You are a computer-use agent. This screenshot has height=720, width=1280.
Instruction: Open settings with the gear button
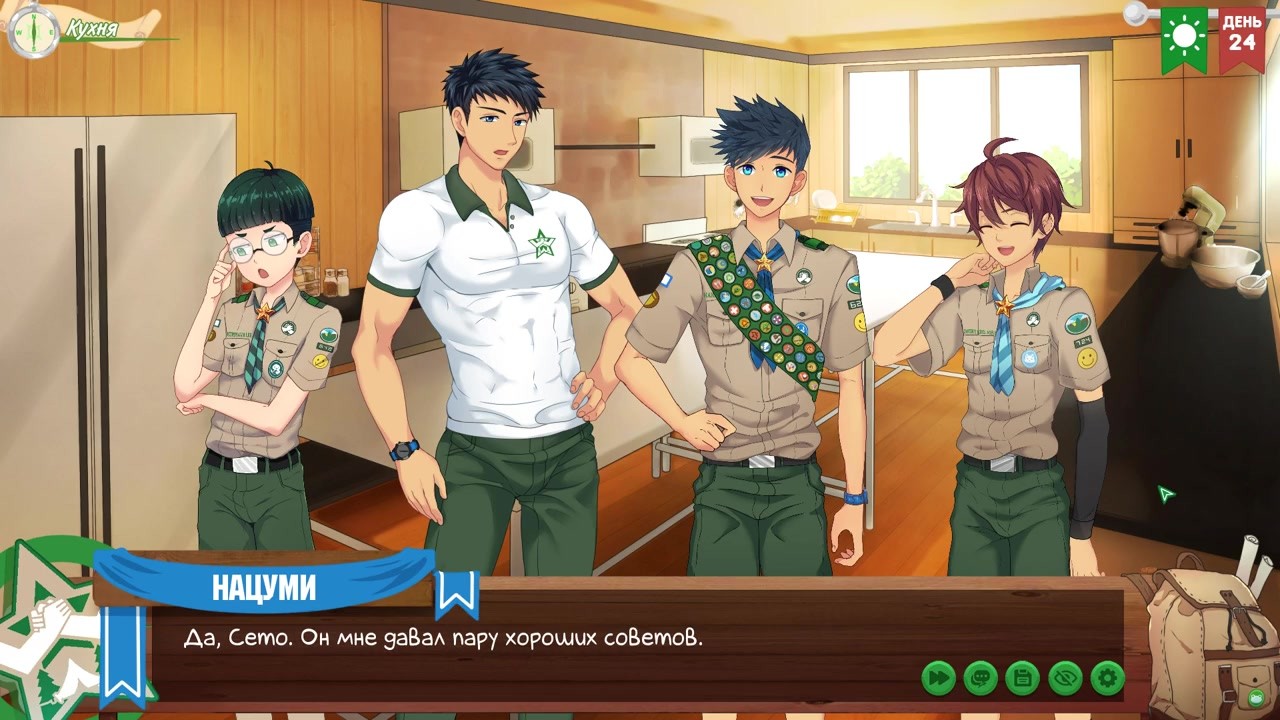tap(1107, 678)
